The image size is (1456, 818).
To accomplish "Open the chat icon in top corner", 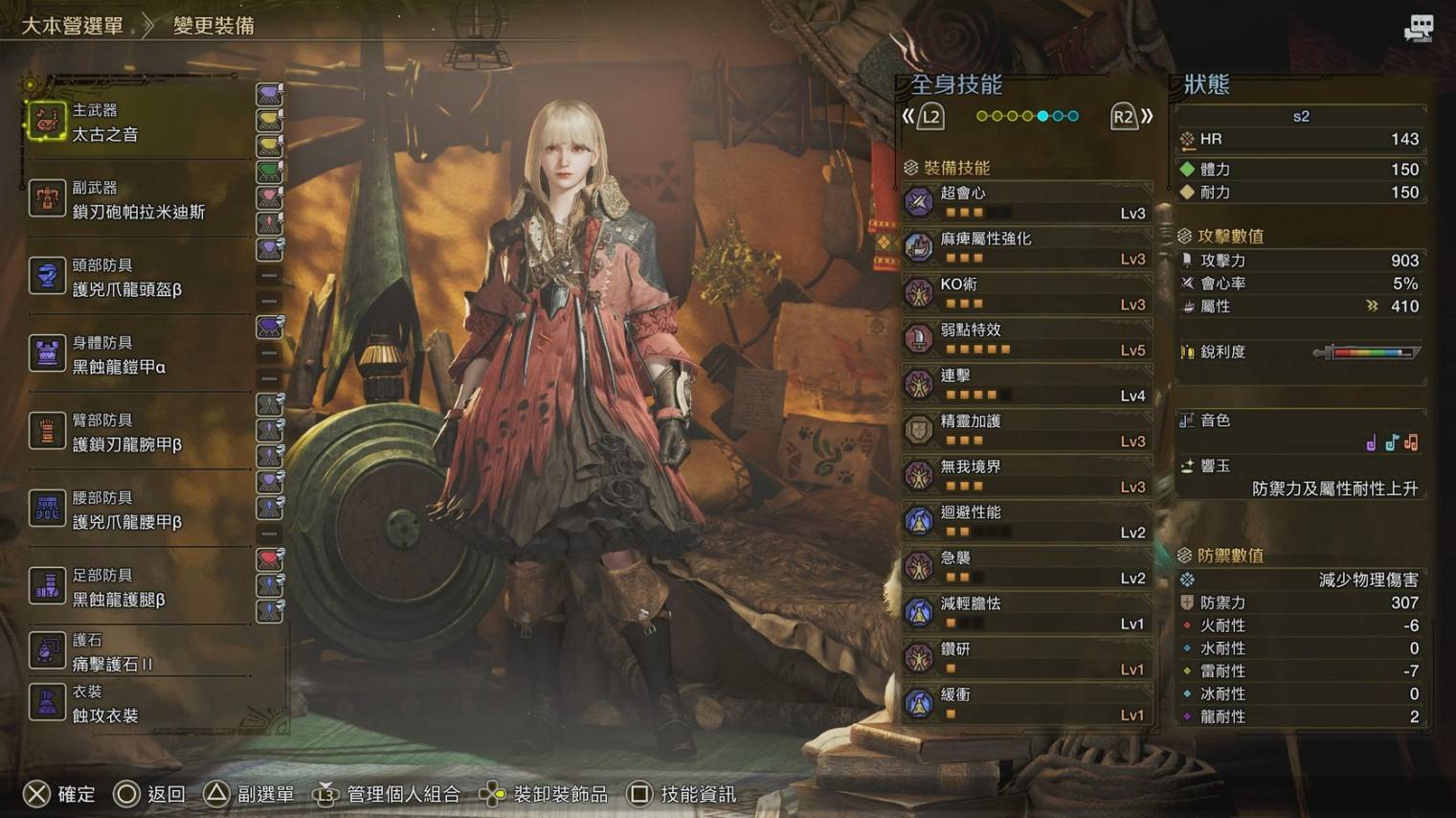I will click(1418, 28).
